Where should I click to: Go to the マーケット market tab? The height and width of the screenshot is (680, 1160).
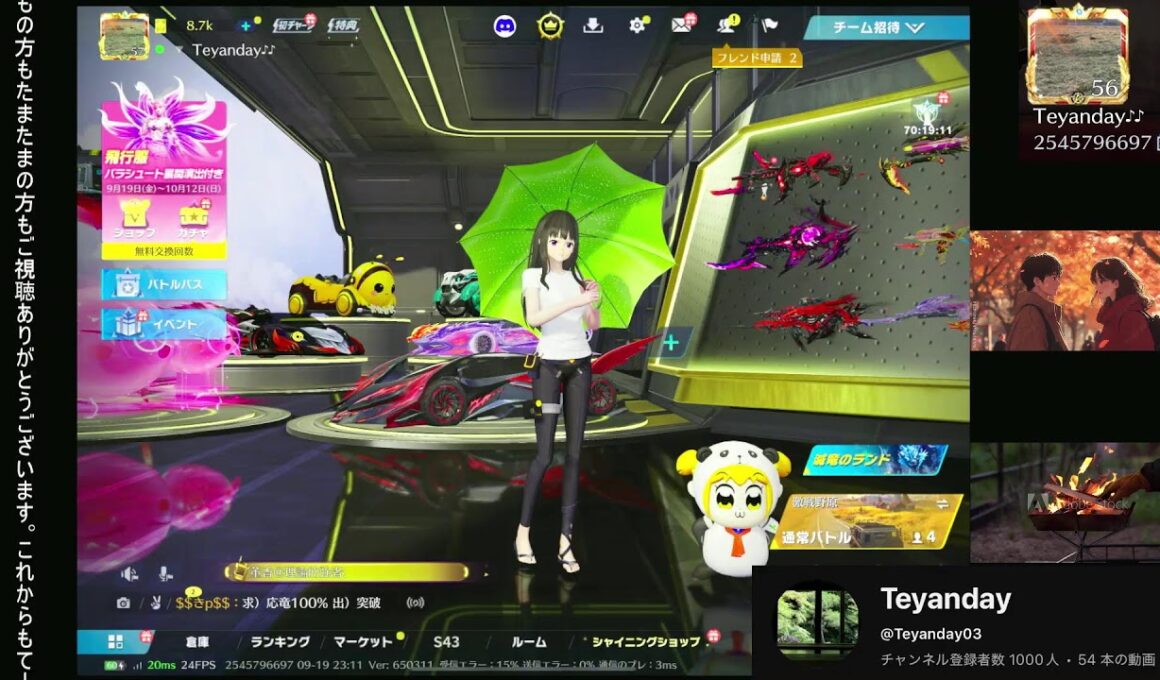pos(363,642)
